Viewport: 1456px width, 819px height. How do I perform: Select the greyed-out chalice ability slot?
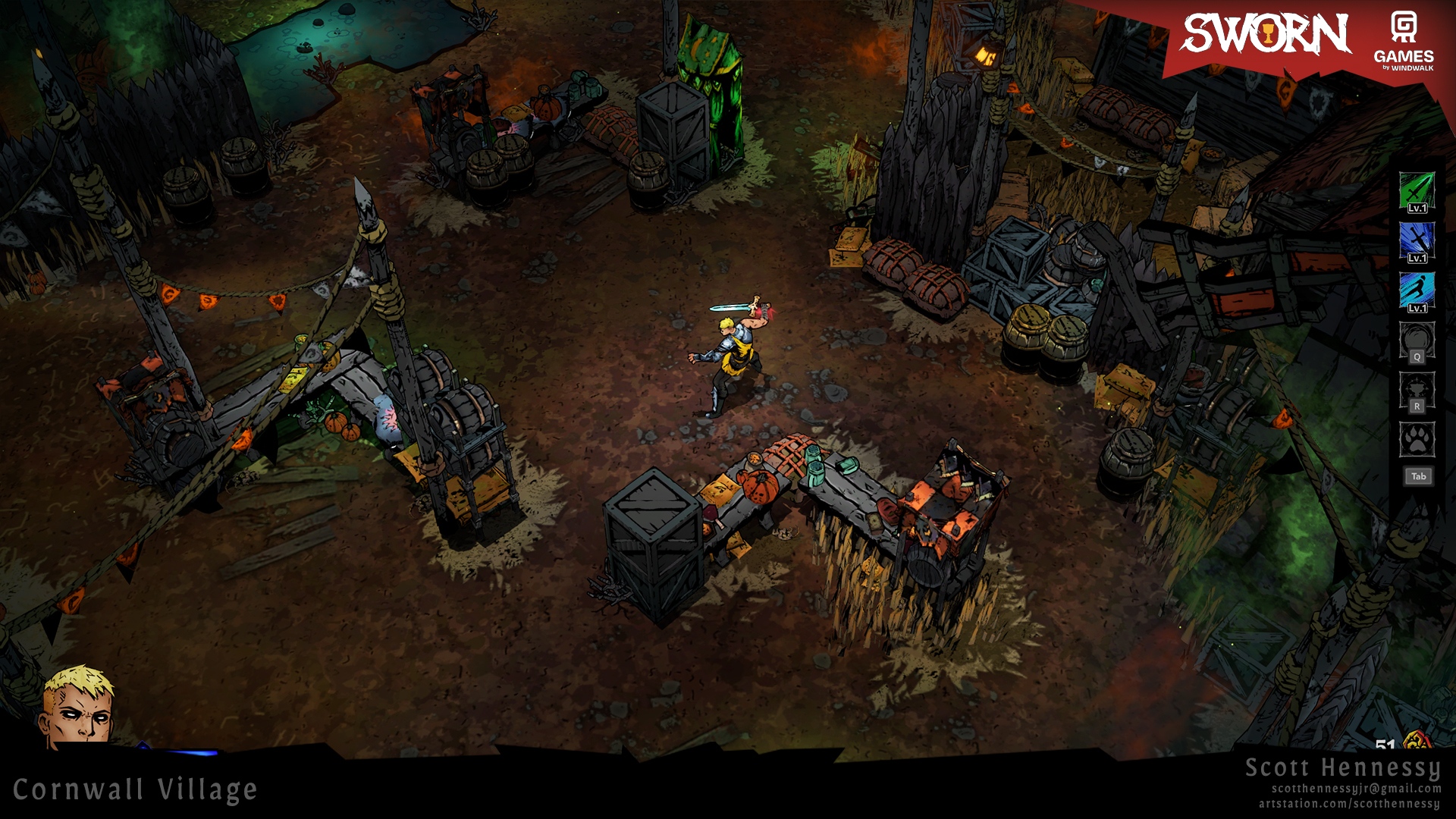(1416, 392)
